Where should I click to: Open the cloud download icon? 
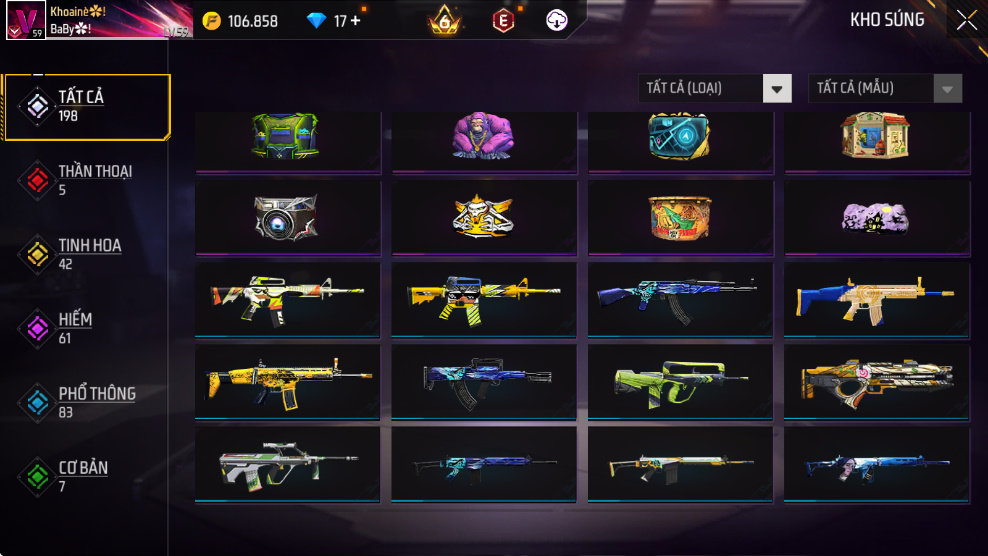557,20
